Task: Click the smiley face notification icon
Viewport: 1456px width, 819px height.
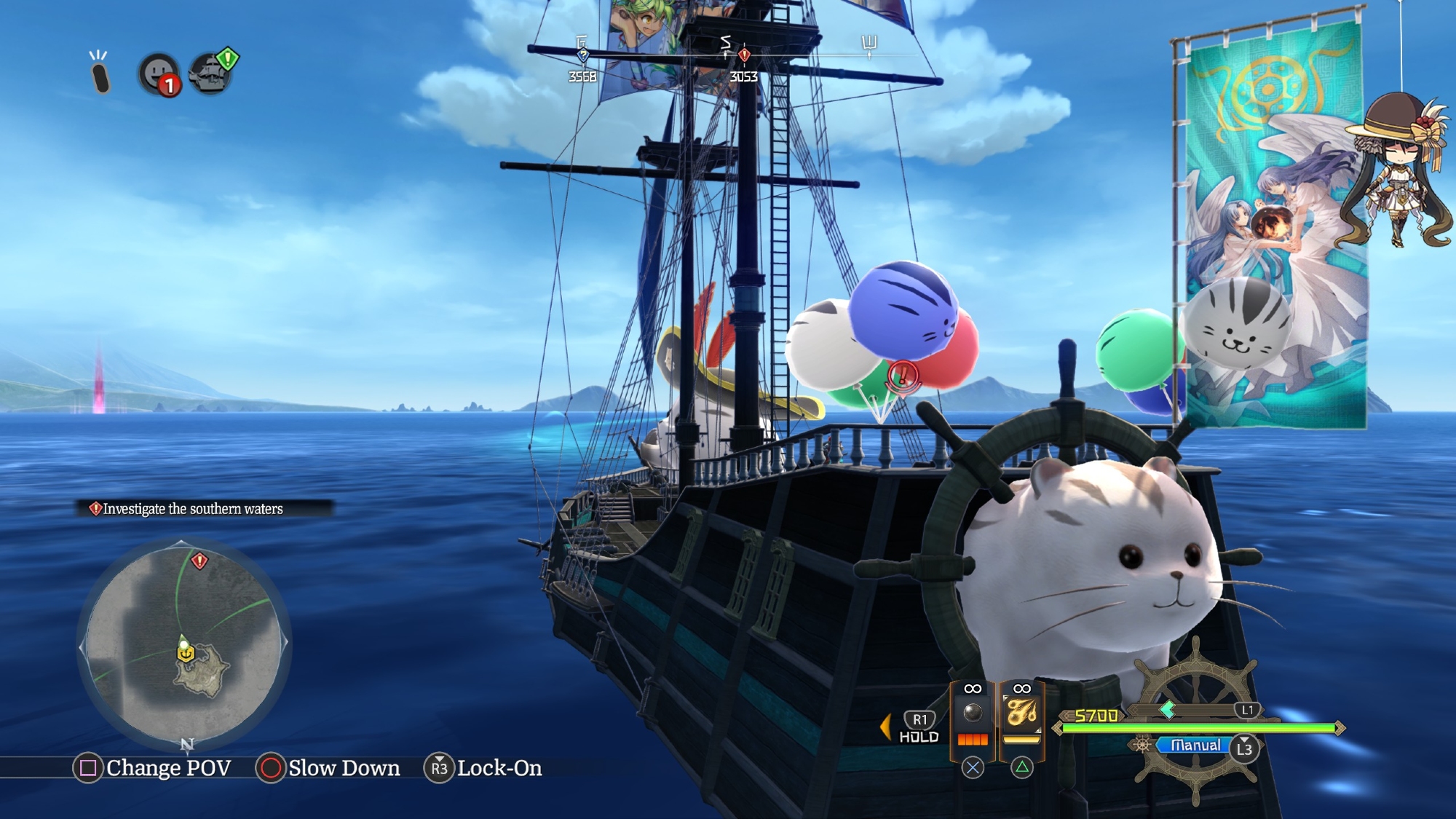Action: tap(157, 73)
